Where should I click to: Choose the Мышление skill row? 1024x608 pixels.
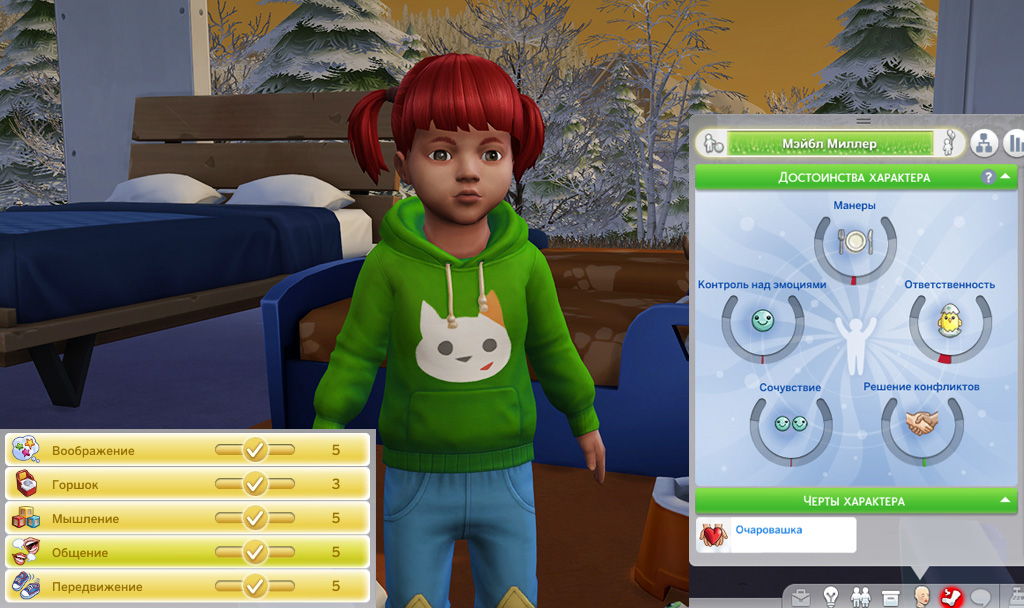pos(187,518)
